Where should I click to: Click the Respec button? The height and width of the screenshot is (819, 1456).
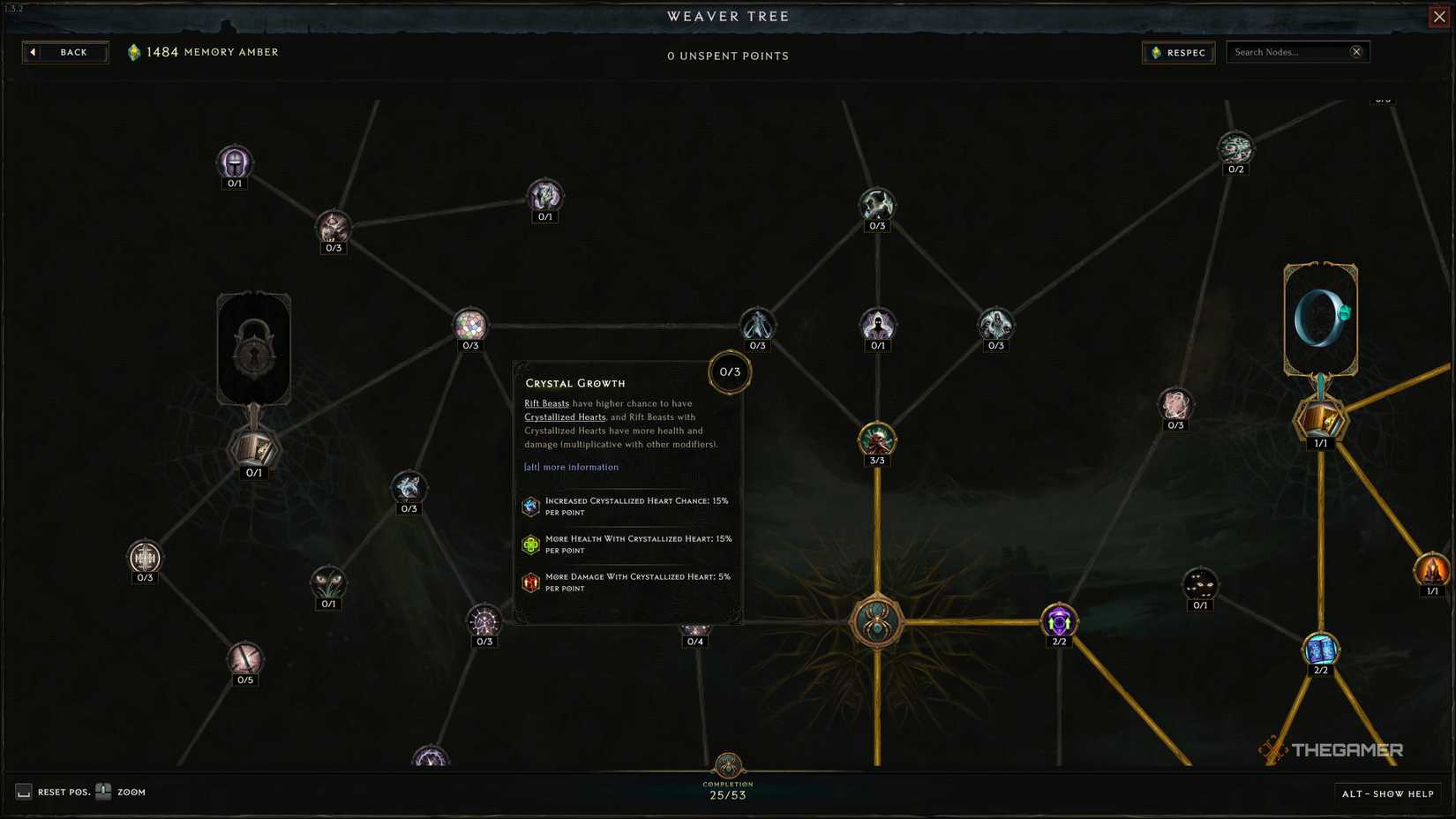tap(1178, 52)
